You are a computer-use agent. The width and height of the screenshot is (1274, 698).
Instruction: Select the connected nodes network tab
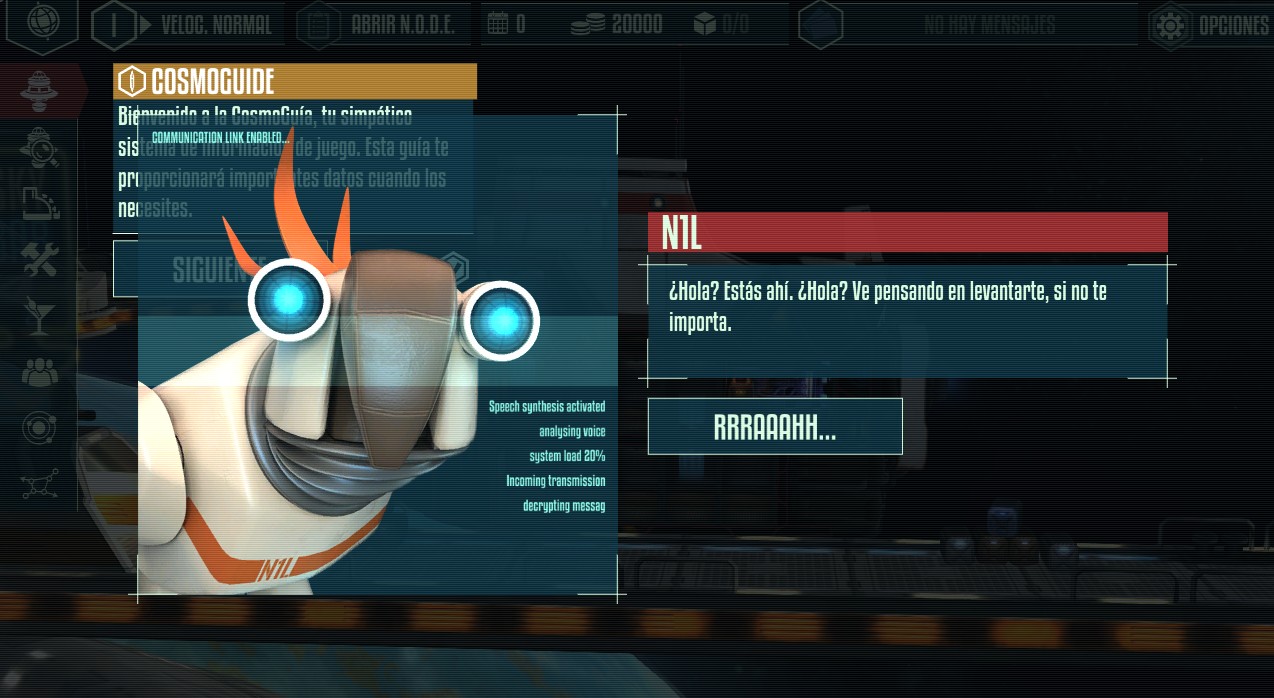click(41, 485)
